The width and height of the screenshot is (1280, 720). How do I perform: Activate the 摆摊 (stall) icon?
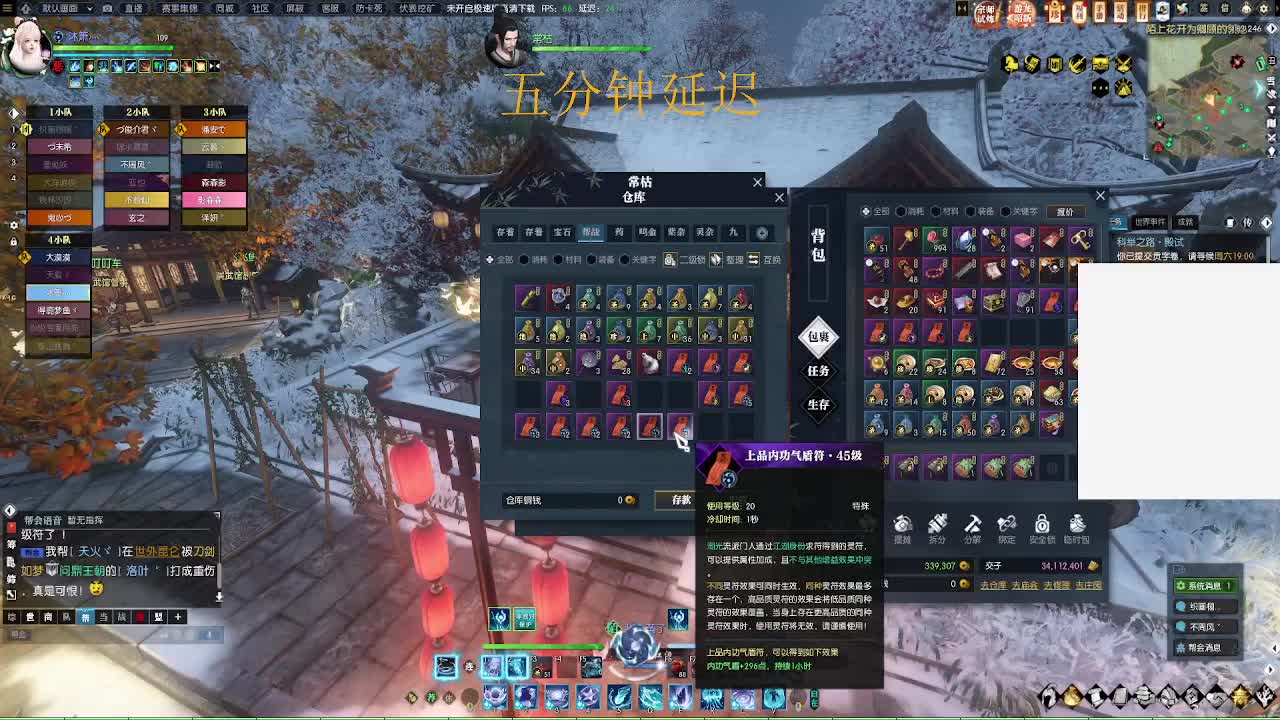902,525
